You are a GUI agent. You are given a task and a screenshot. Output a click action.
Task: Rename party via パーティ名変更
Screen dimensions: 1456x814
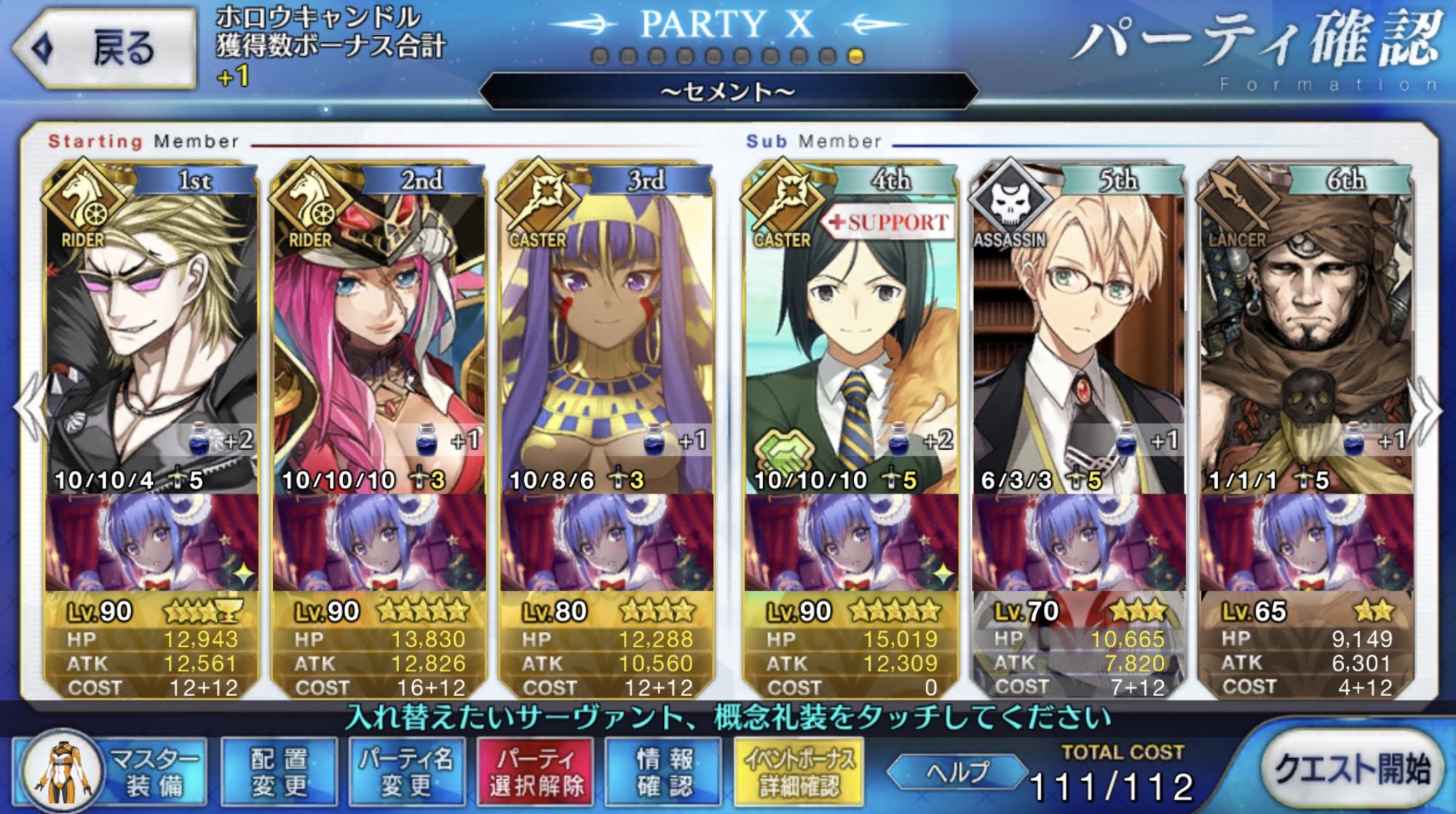(x=406, y=772)
